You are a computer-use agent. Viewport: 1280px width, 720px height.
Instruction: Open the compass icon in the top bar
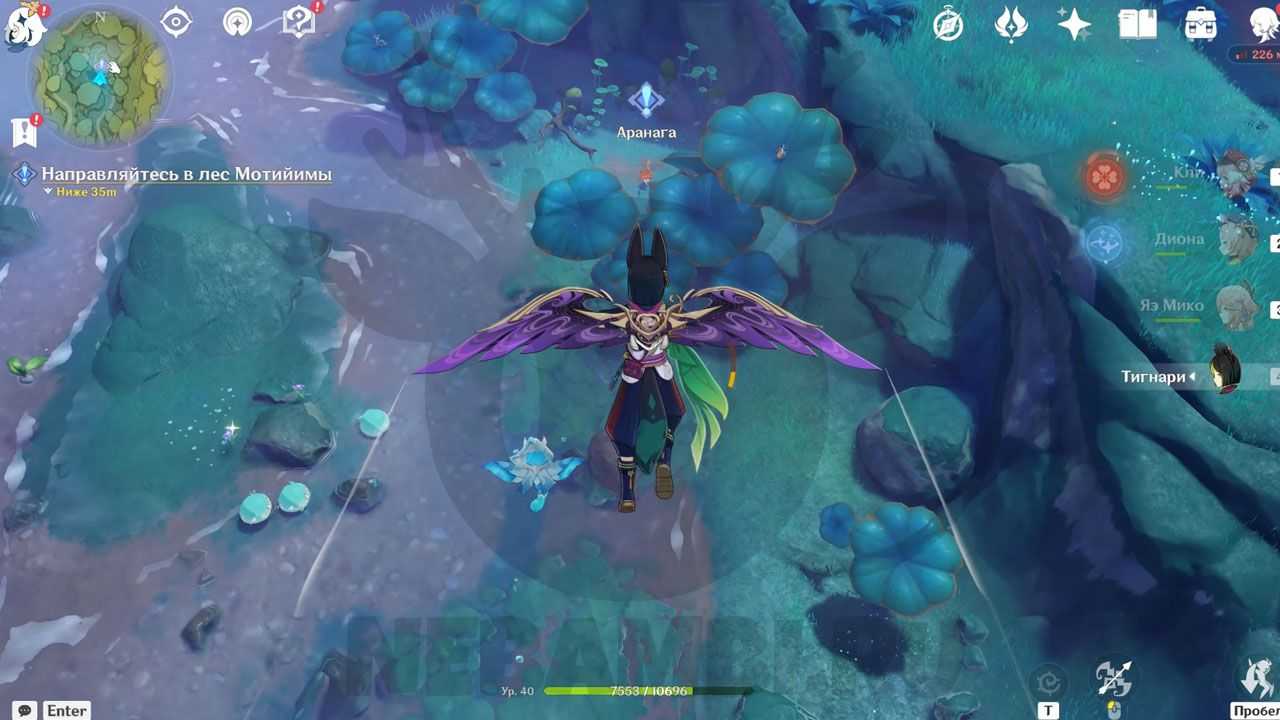click(x=948, y=24)
